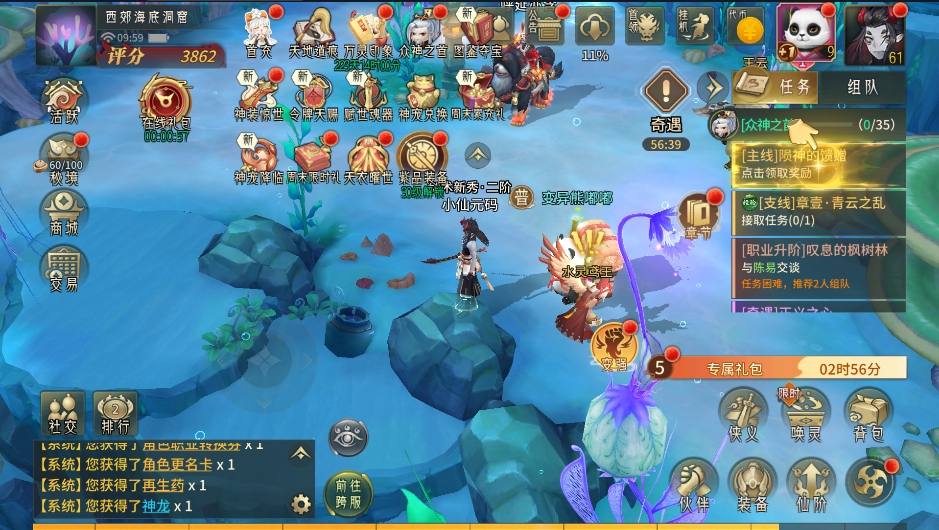Open the 装备 equipment menu
939x530 pixels.
click(x=752, y=484)
